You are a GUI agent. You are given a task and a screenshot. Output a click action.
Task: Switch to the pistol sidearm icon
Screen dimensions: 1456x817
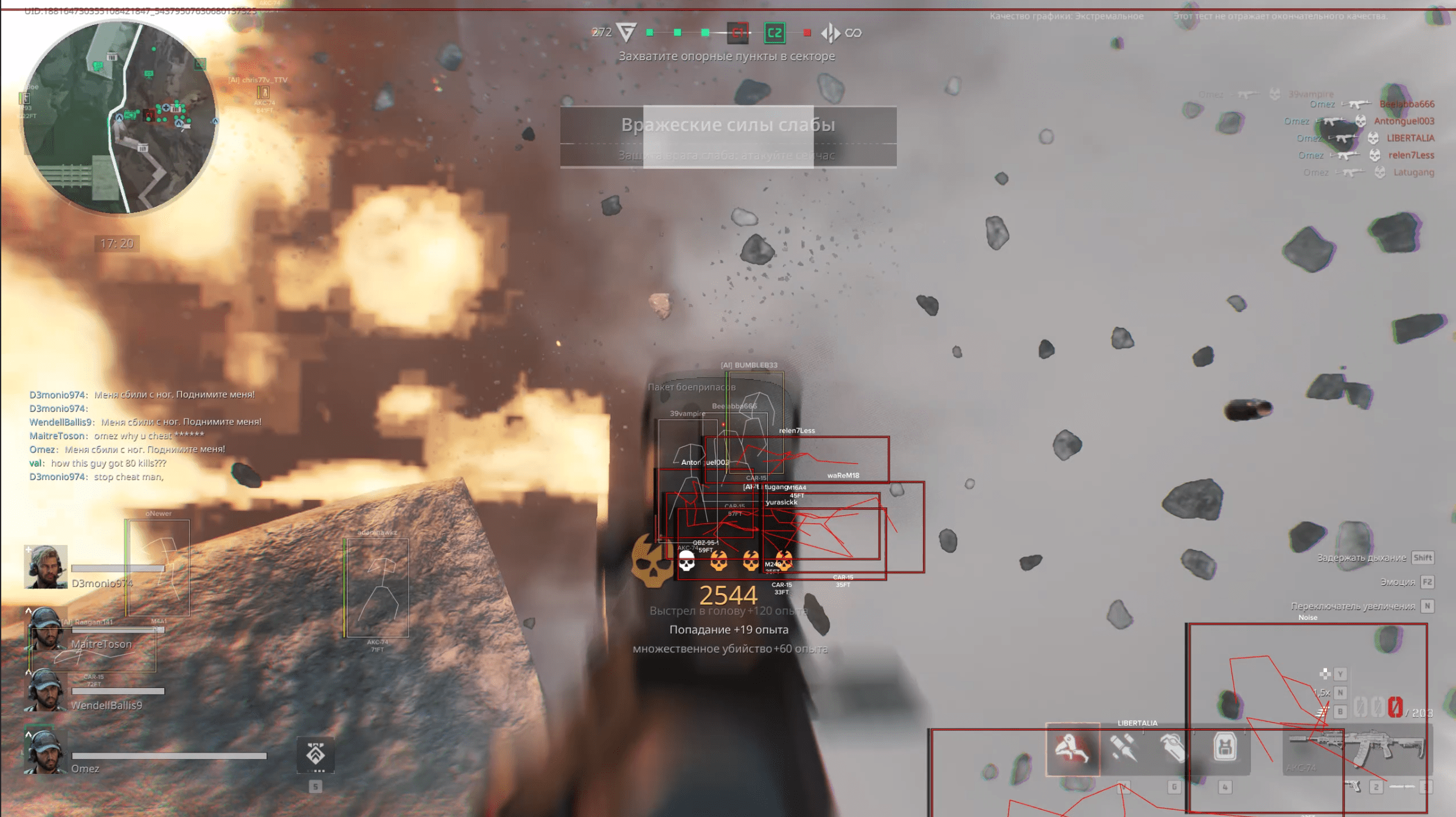click(x=1353, y=787)
